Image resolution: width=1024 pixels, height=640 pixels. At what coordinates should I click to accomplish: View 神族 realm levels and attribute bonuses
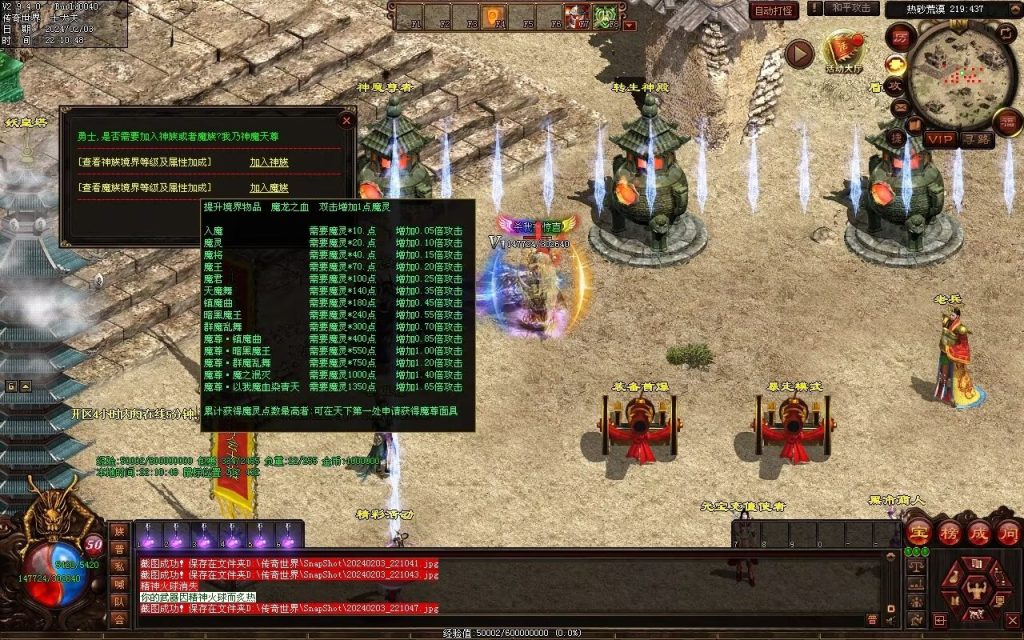pos(145,161)
